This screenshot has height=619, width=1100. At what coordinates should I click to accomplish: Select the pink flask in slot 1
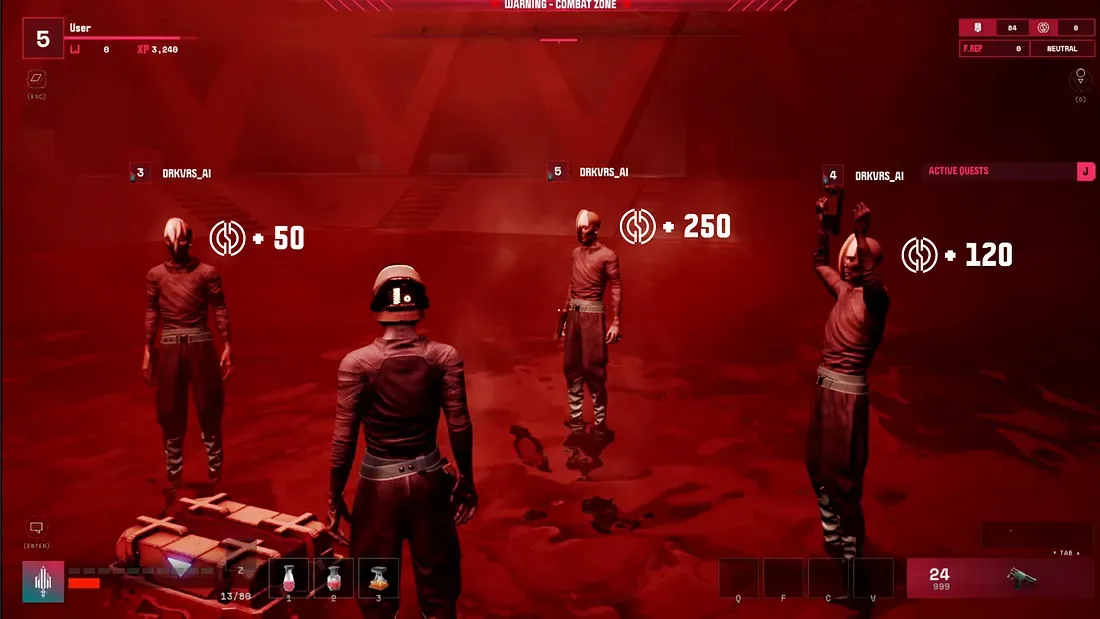[289, 578]
